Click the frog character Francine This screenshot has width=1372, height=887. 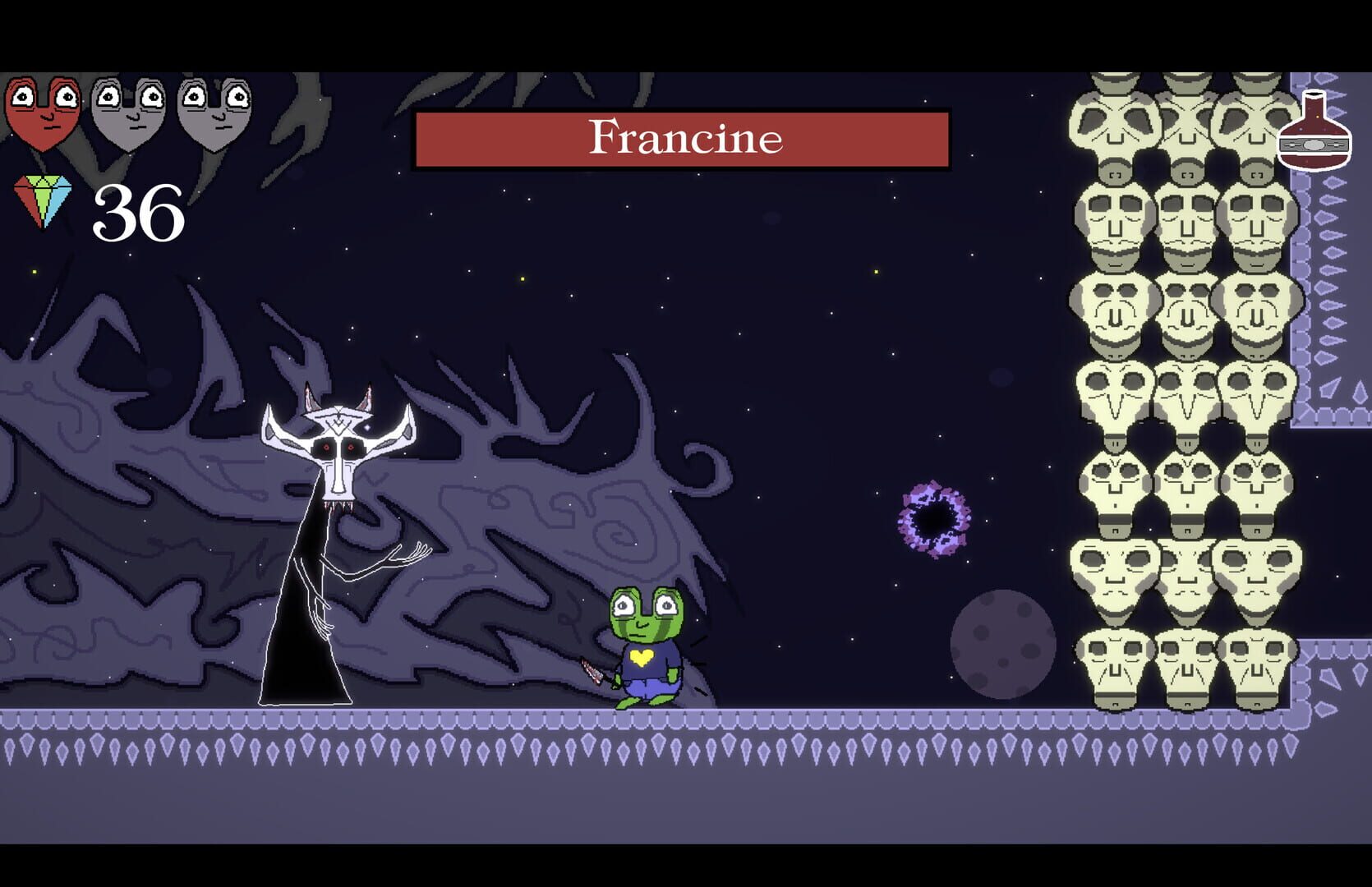tap(645, 637)
